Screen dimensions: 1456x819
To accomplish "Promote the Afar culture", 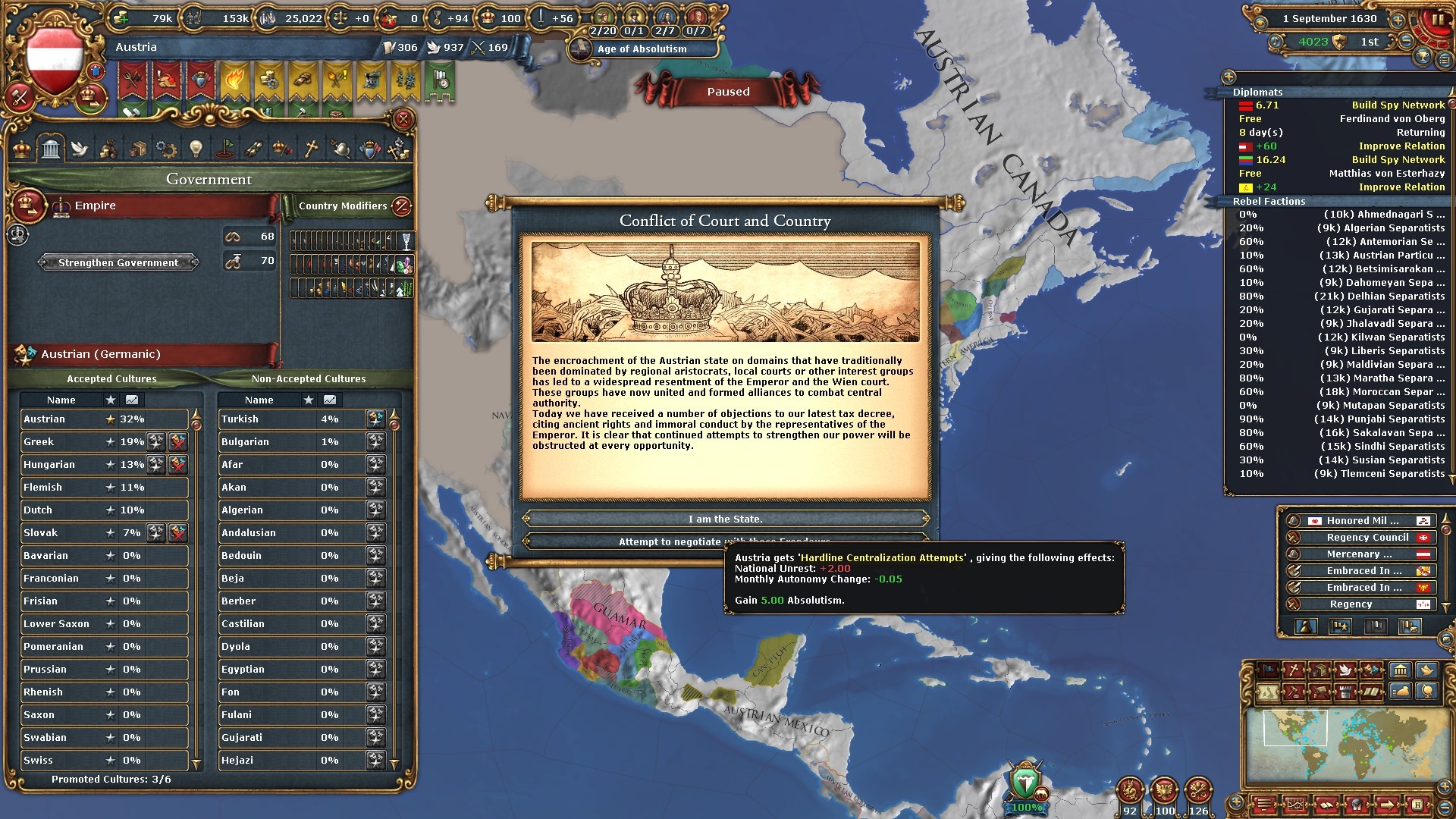I will coord(375,465).
